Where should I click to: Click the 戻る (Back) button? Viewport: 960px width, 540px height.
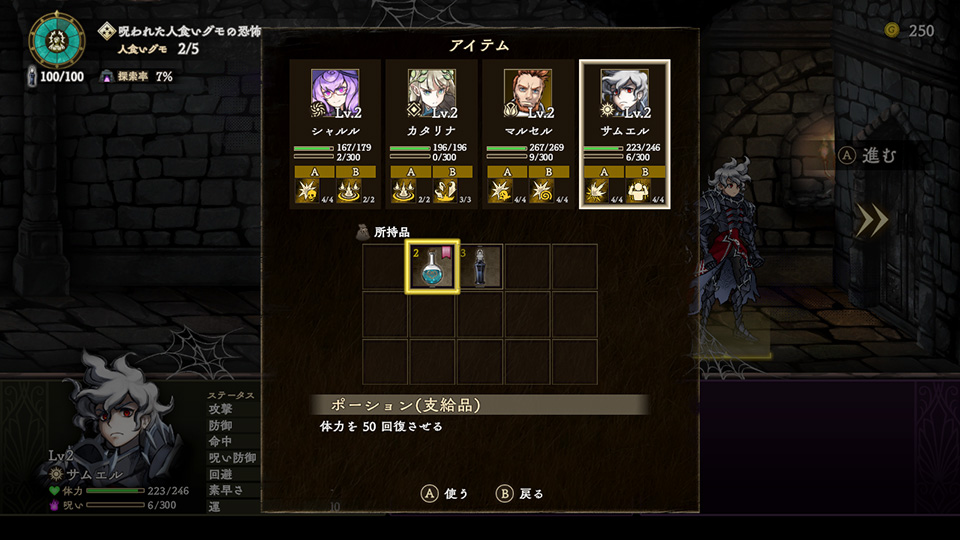point(520,493)
